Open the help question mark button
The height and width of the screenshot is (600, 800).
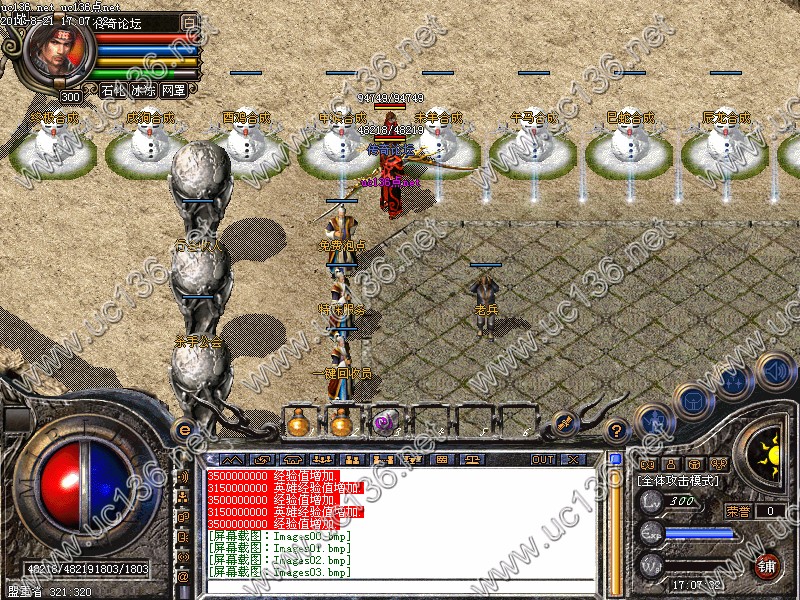pyautogui.click(x=617, y=429)
